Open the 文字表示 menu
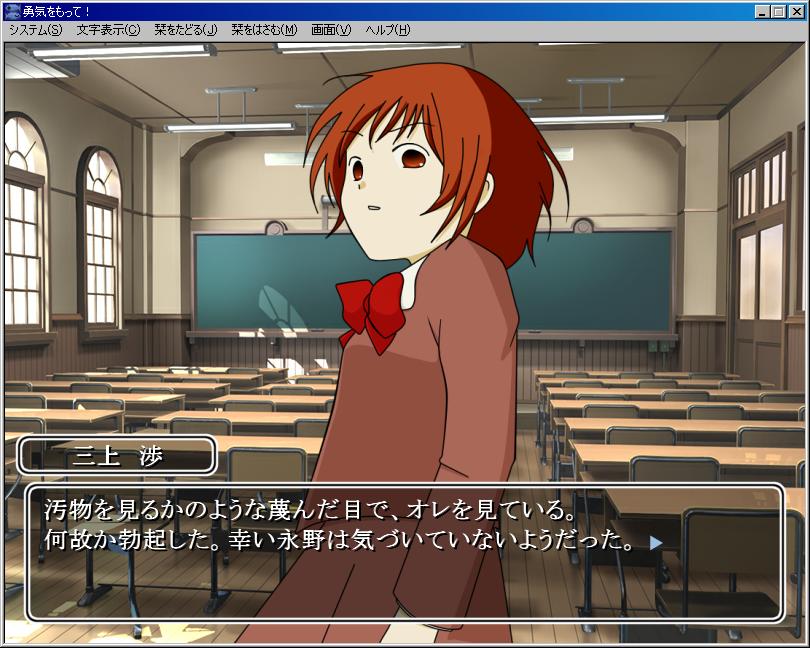The height and width of the screenshot is (648, 810). tap(108, 30)
